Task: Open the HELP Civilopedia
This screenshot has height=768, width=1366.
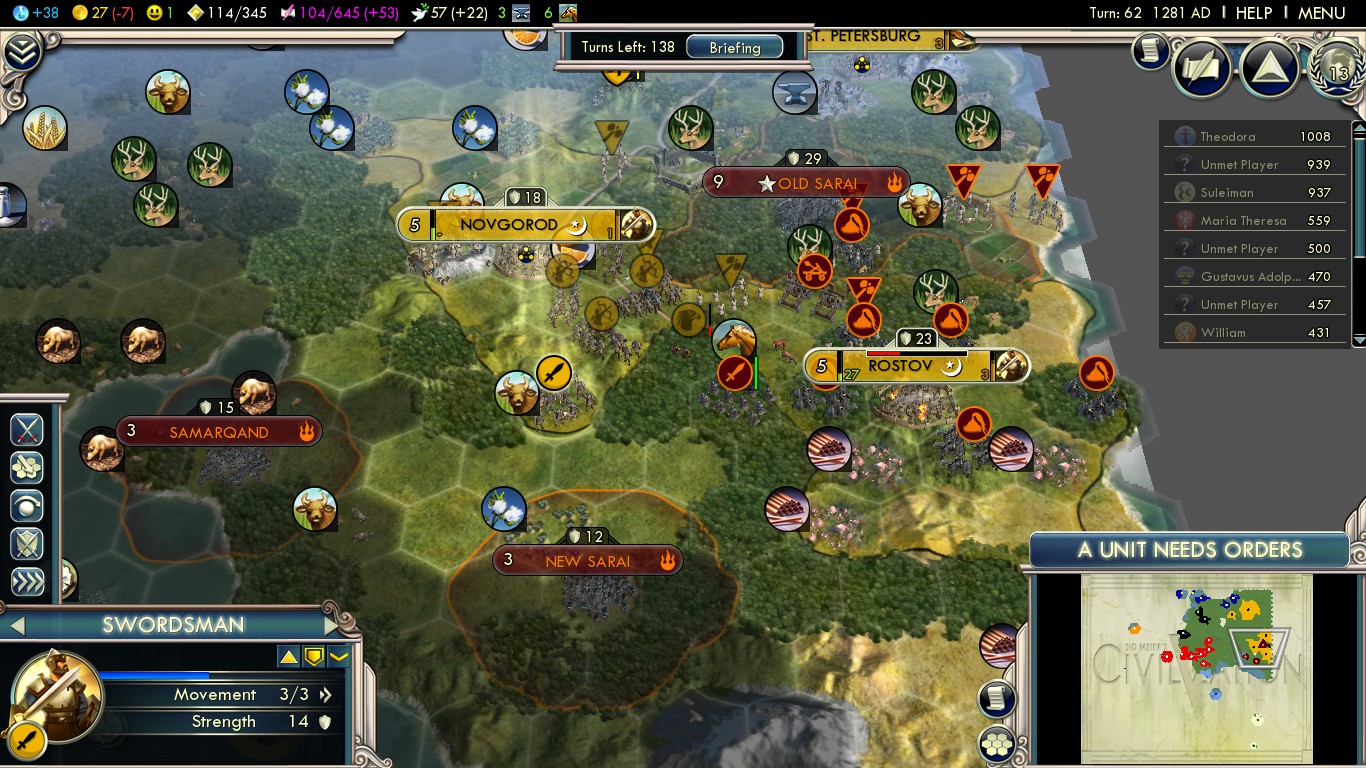Action: pos(1253,13)
